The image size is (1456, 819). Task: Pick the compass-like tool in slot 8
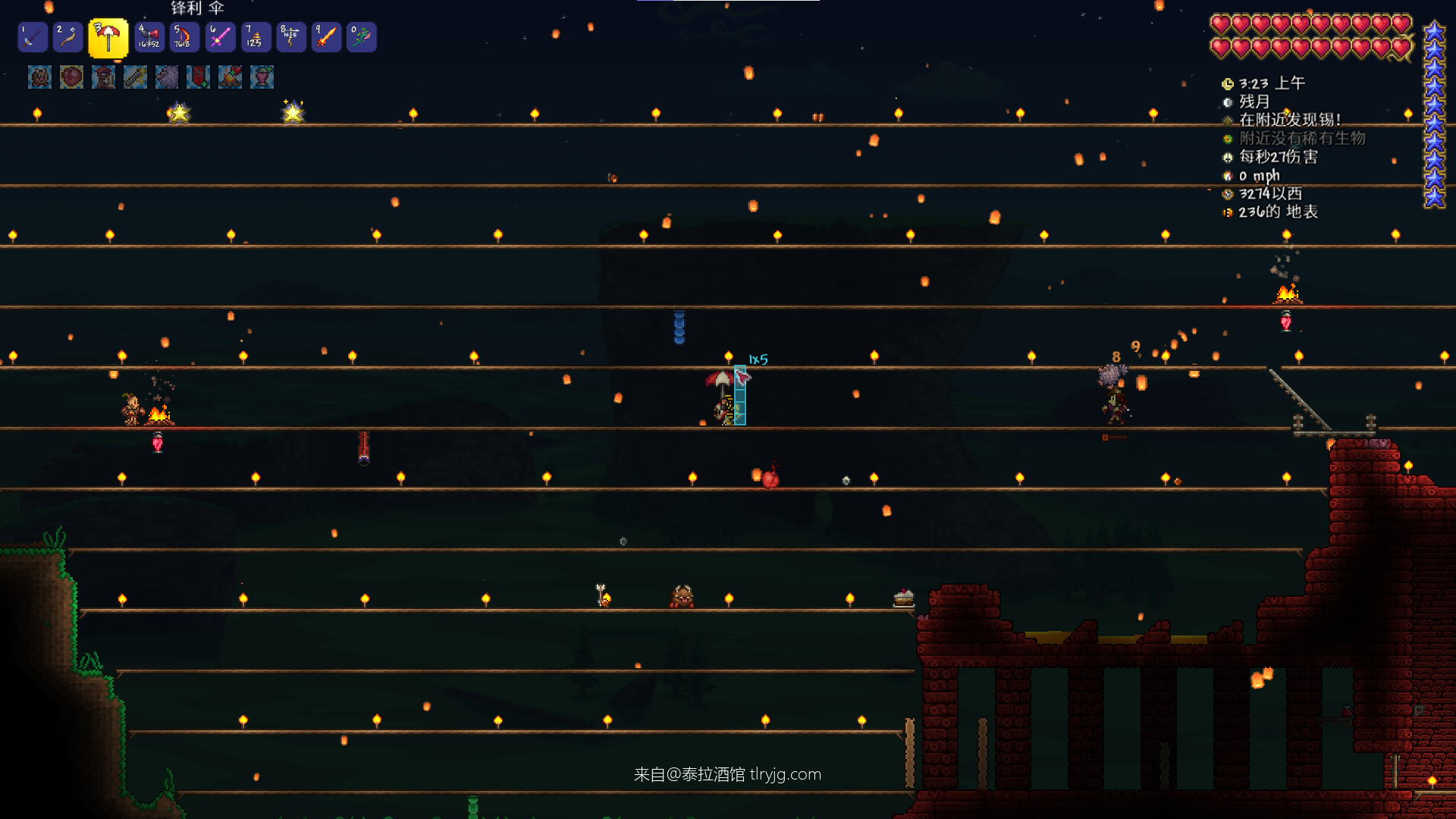(291, 37)
